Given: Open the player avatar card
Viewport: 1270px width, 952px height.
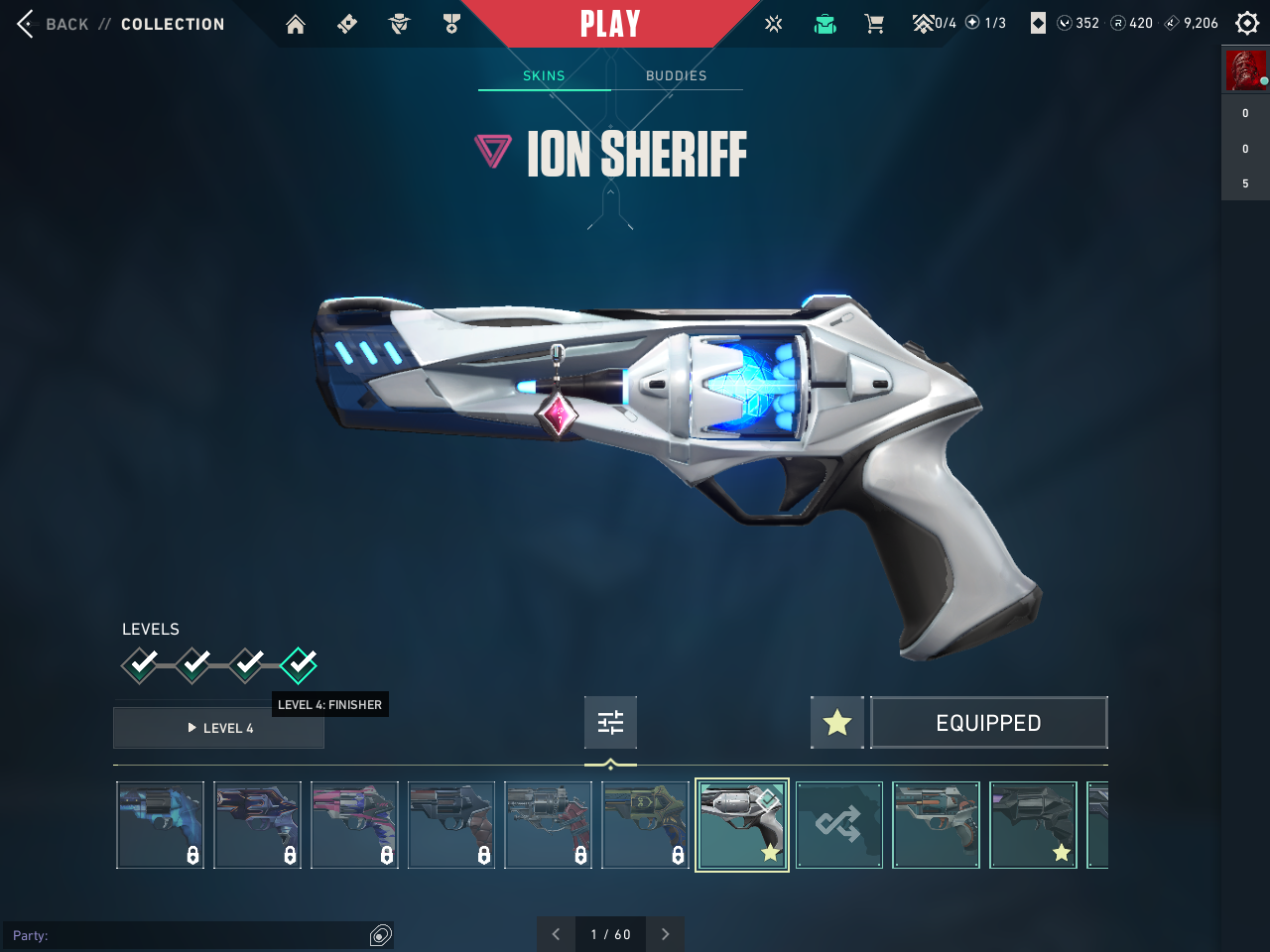Looking at the screenshot, I should pos(1245,70).
